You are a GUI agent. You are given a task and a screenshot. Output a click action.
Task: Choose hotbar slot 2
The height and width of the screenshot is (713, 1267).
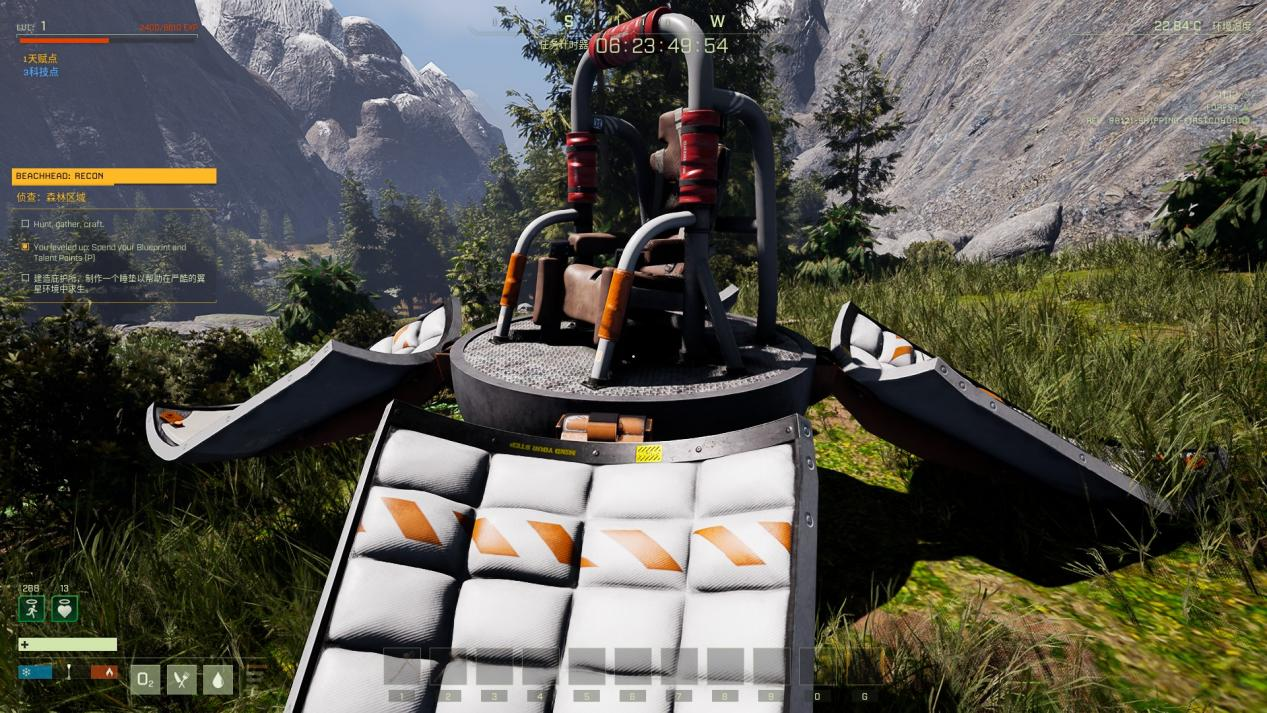447,666
